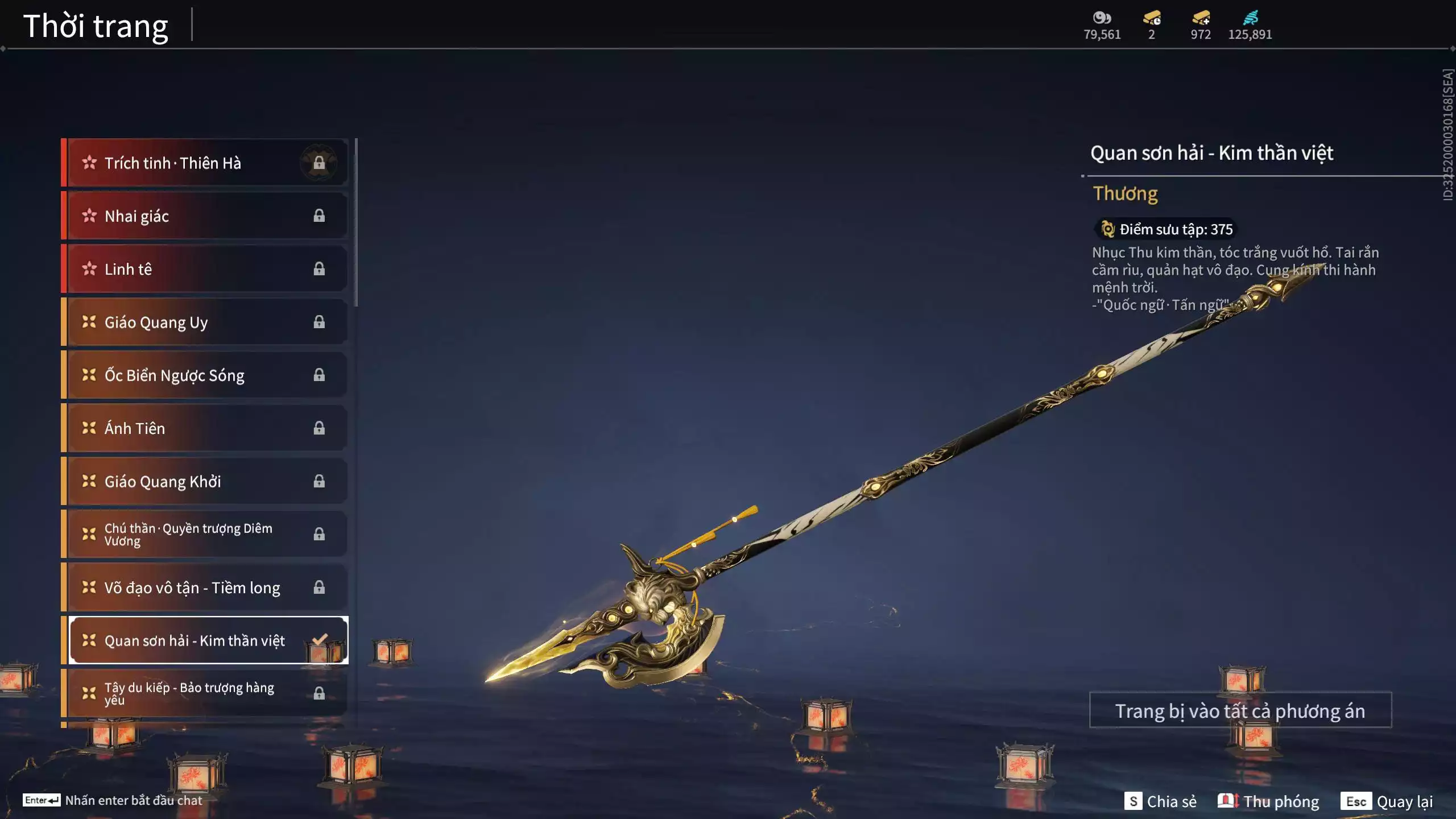1456x819 pixels.
Task: Select Võ đạo vô tận - Tiềm long
Action: pos(205,588)
